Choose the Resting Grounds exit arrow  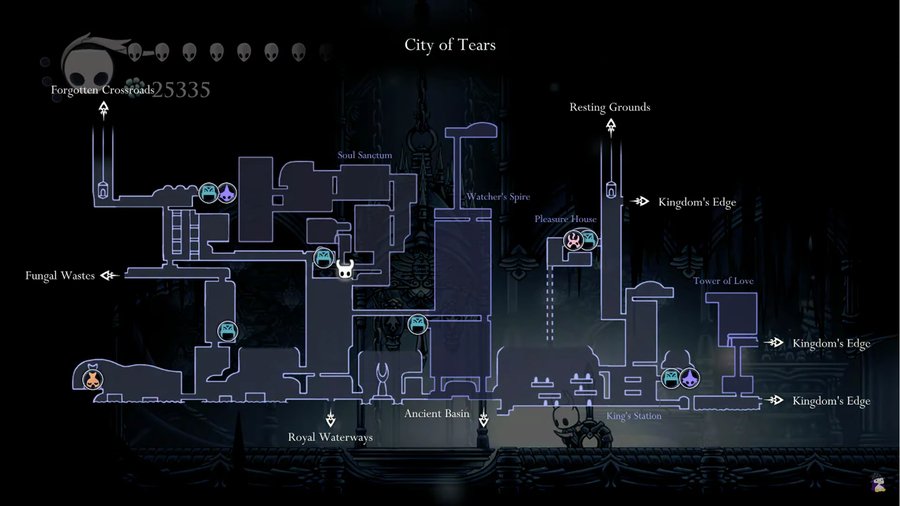pyautogui.click(x=609, y=126)
